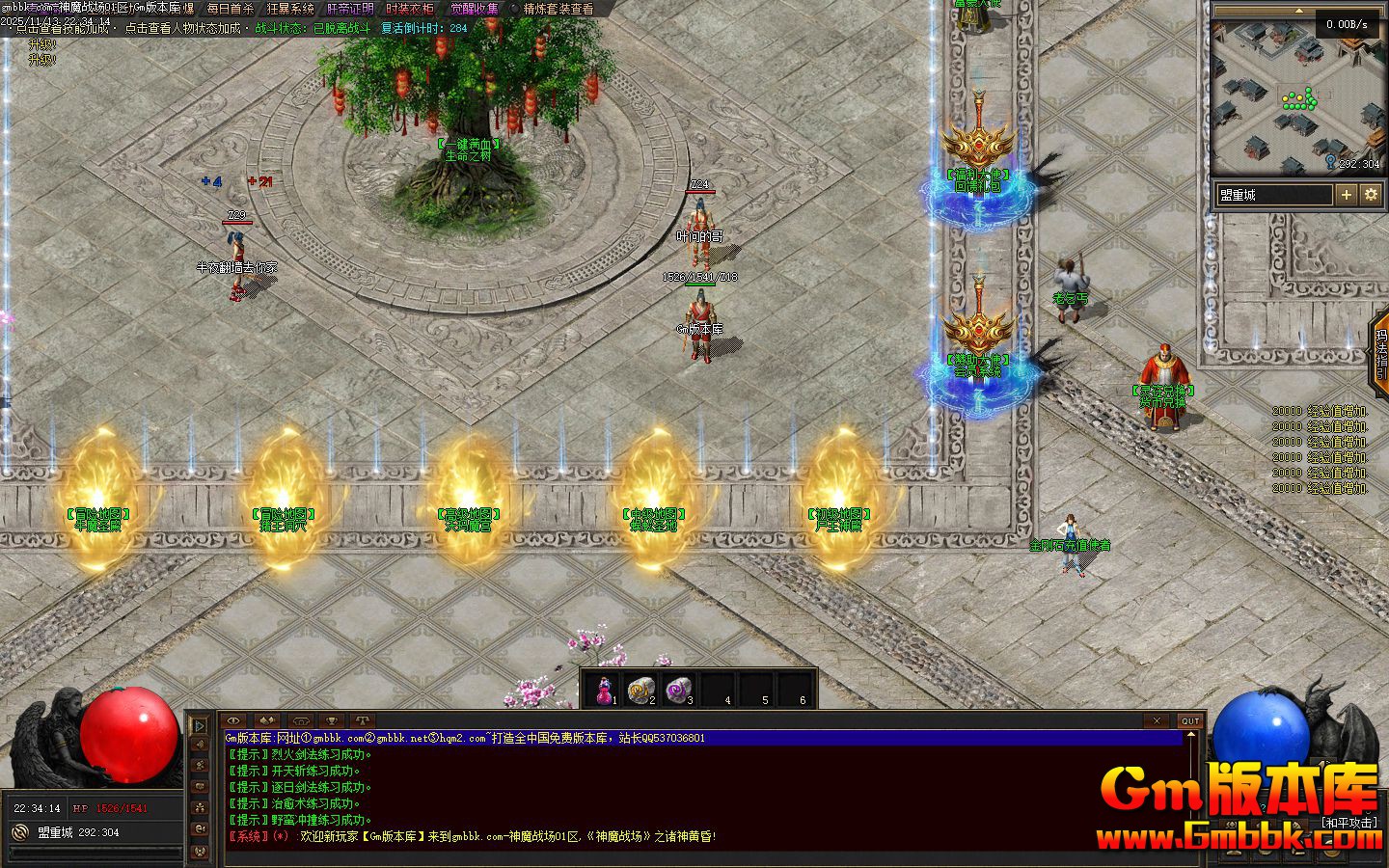Use the red potion in hotbar slot 1

pyautogui.click(x=605, y=690)
